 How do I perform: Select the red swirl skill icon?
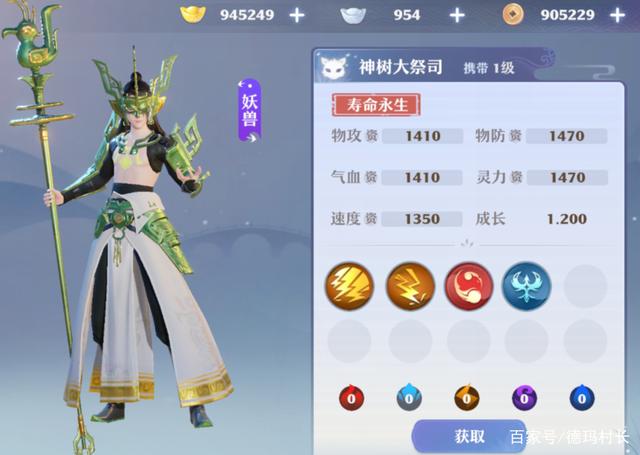click(x=467, y=284)
